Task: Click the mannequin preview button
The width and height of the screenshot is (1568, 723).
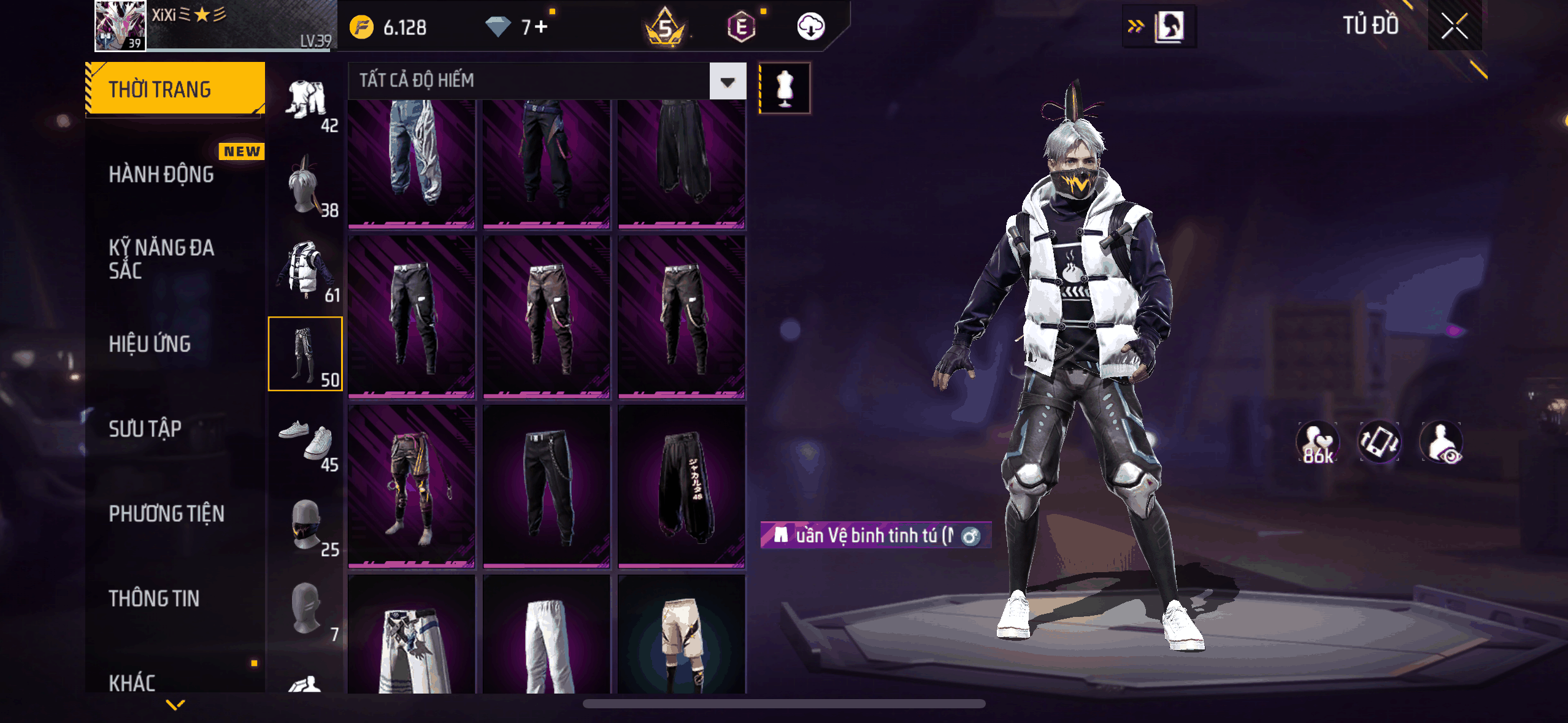Action: [x=785, y=88]
